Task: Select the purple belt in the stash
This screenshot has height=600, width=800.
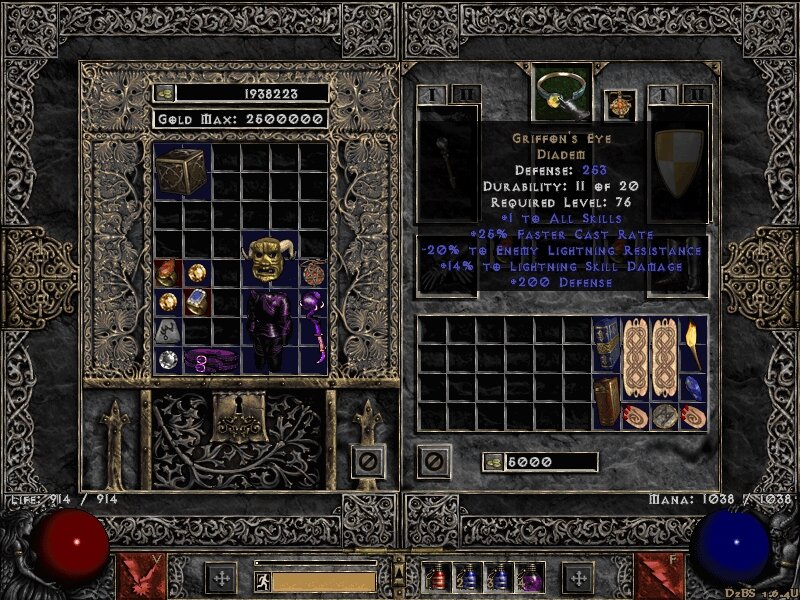Action: pos(211,358)
